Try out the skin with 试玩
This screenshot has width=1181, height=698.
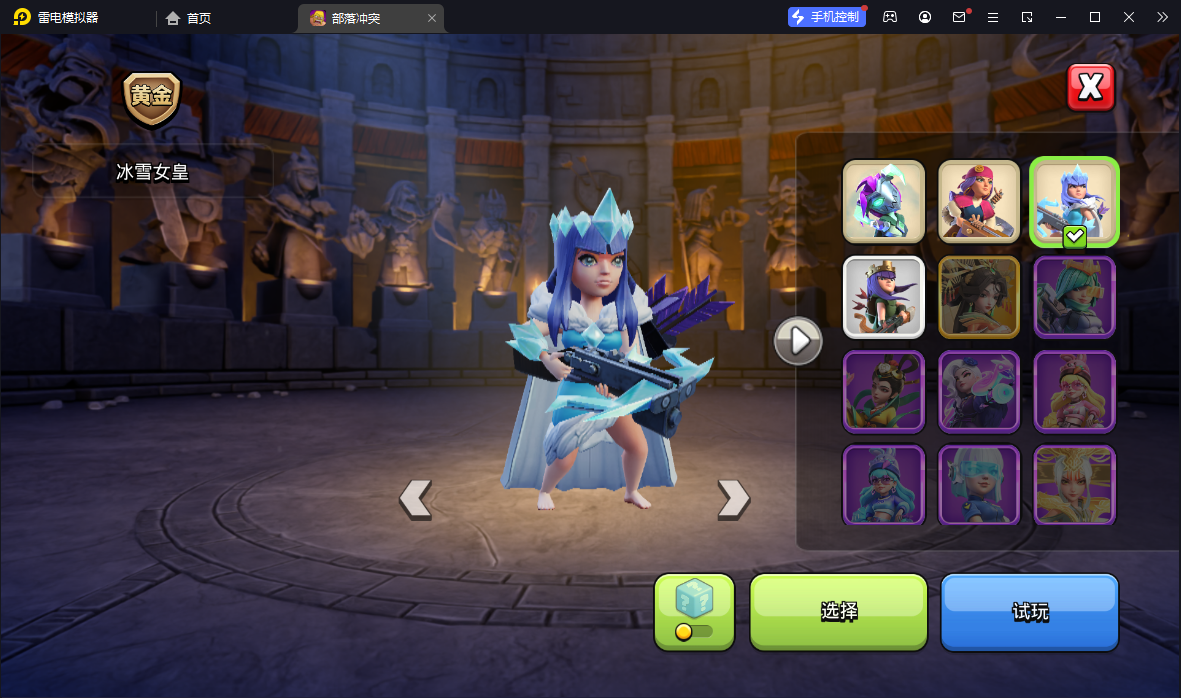pyautogui.click(x=1029, y=611)
